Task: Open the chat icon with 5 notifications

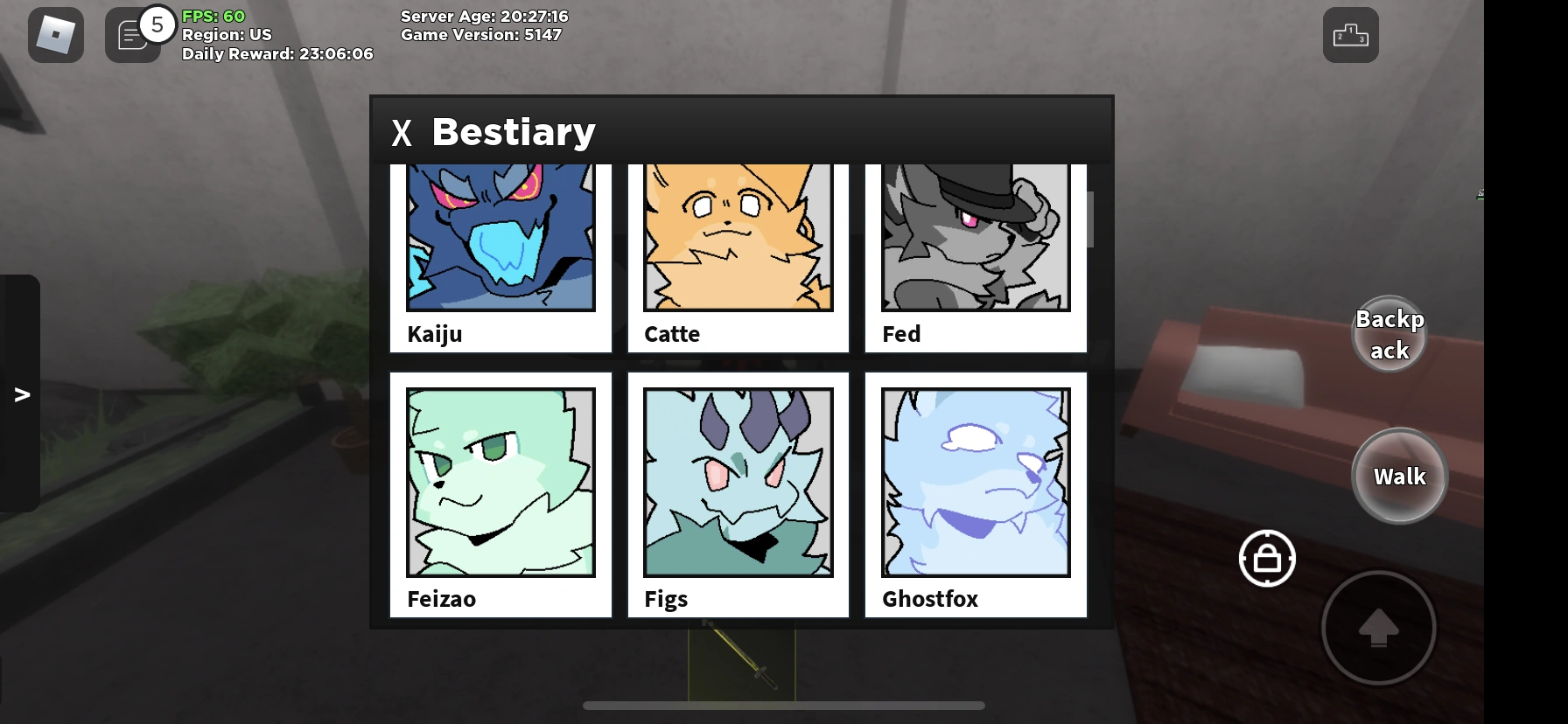Action: (133, 34)
